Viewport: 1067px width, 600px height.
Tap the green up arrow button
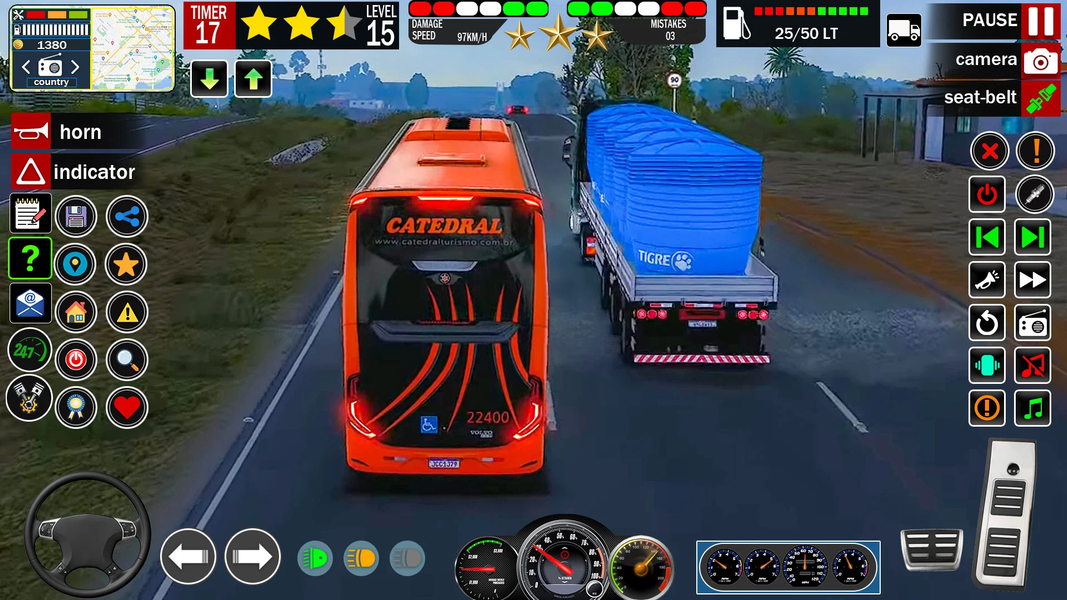[253, 79]
